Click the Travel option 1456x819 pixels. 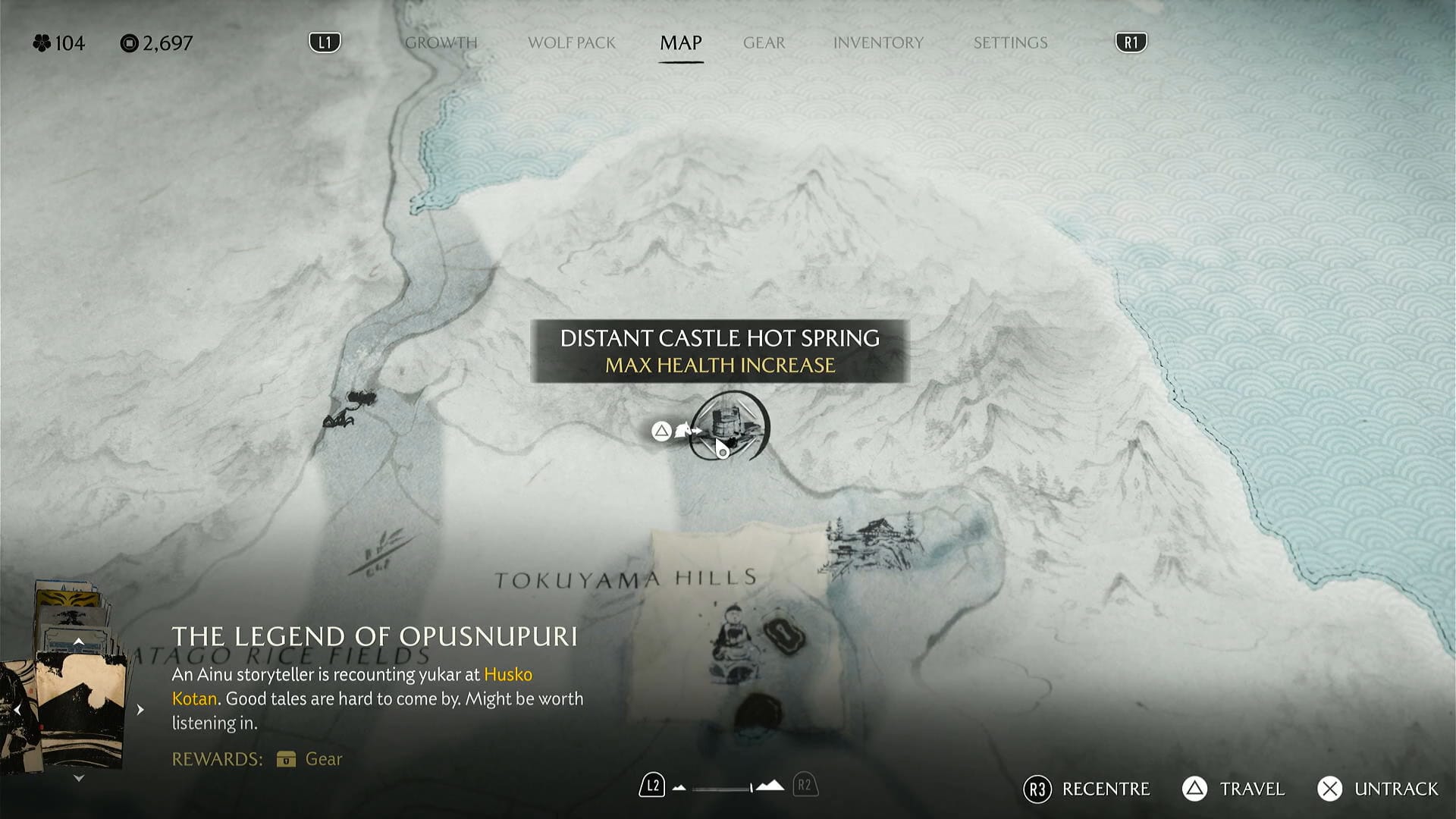coord(1234,789)
